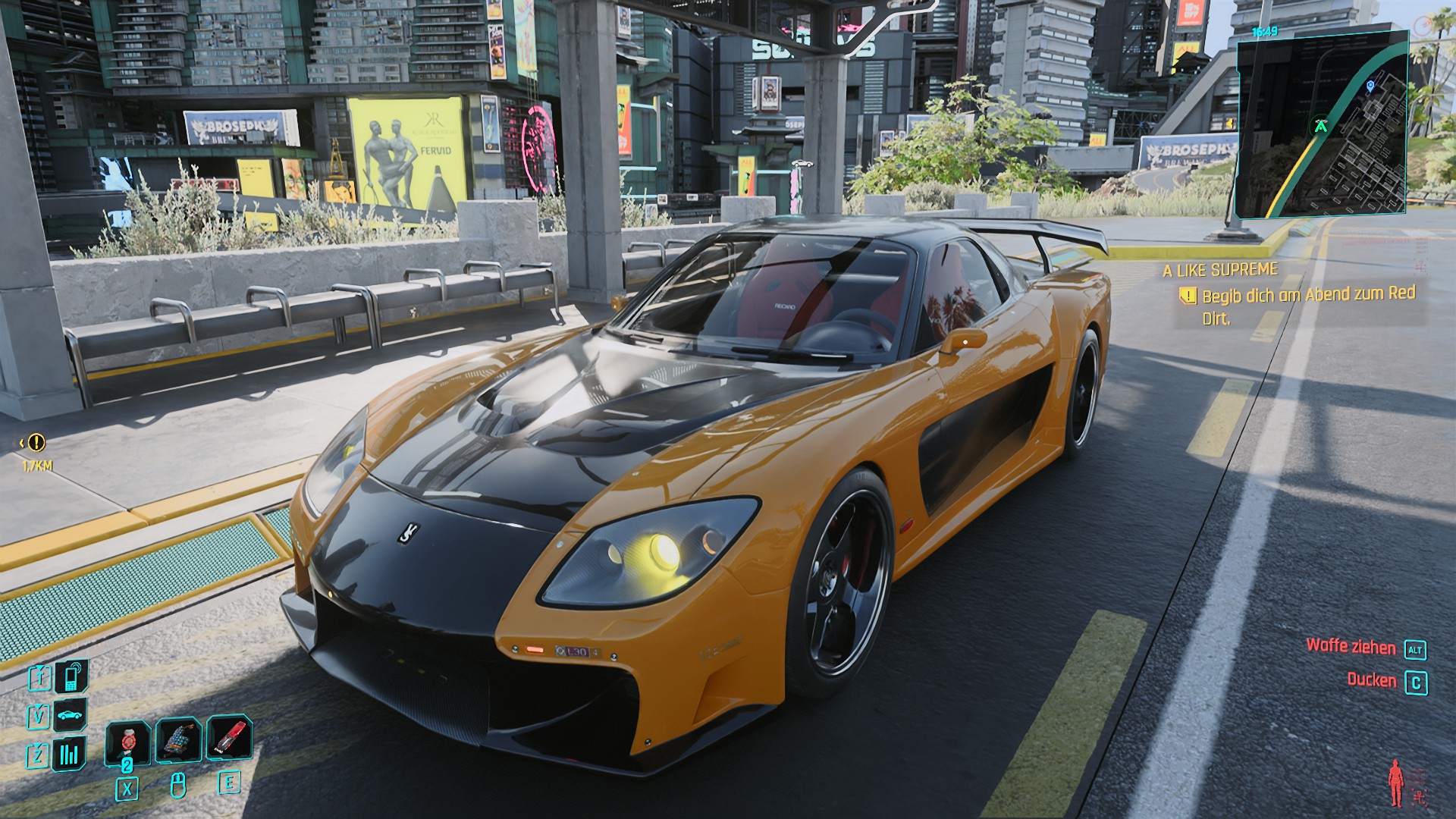Screen dimensions: 1456x819
Task: Open the phone icon
Action: click(71, 676)
